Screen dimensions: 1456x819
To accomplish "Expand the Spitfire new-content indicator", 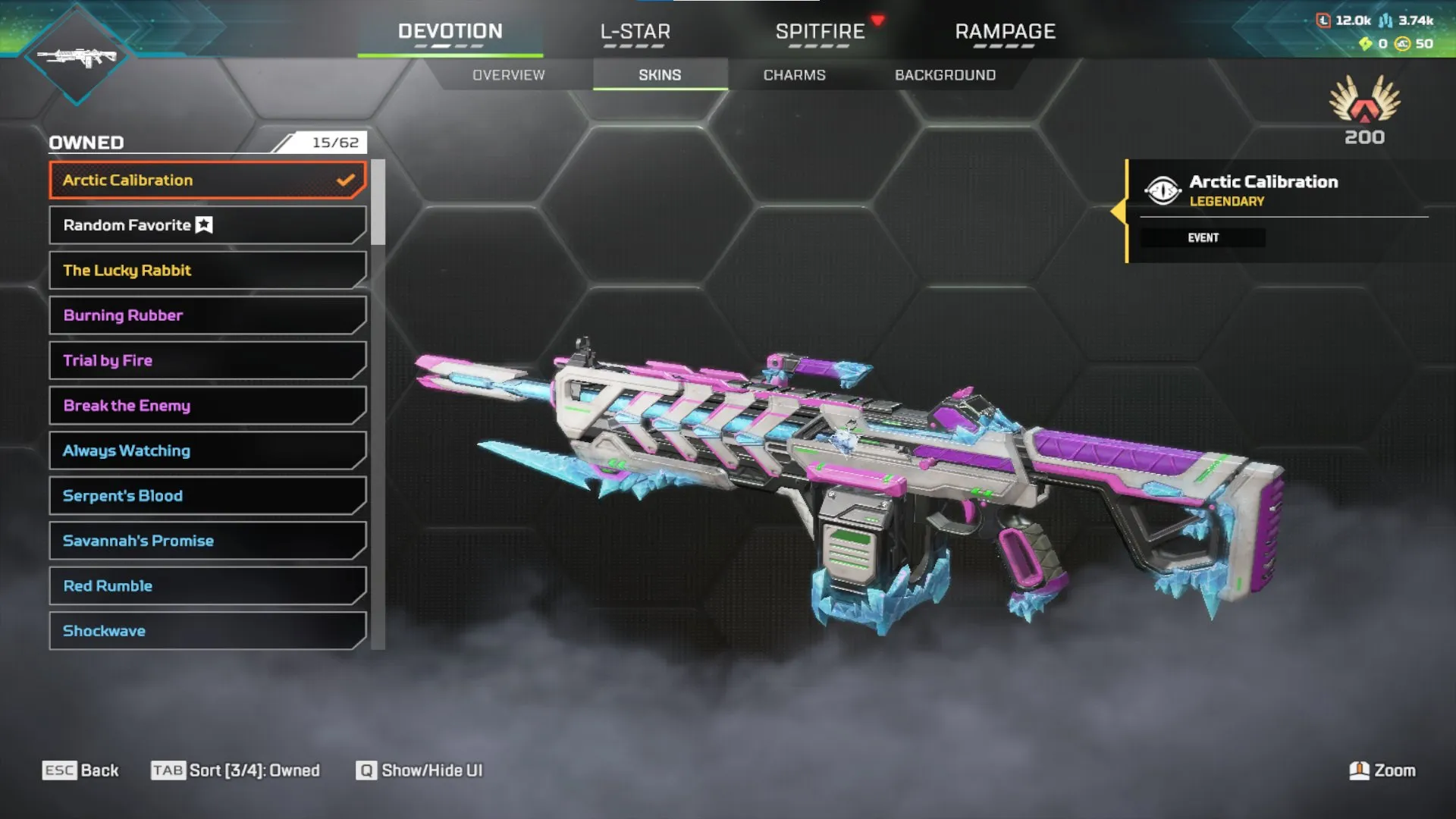I will (877, 20).
